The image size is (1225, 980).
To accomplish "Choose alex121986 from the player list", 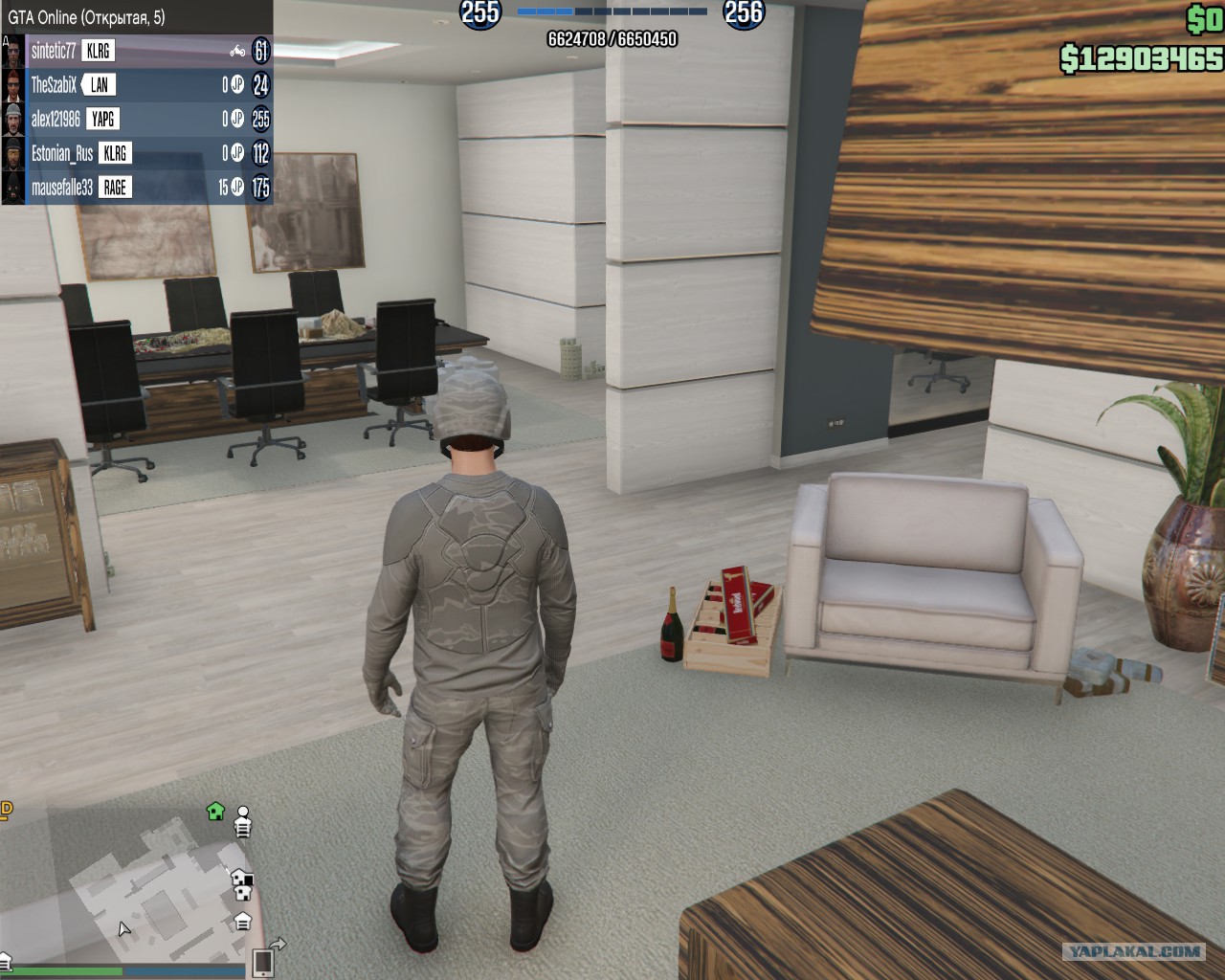I will tap(56, 120).
